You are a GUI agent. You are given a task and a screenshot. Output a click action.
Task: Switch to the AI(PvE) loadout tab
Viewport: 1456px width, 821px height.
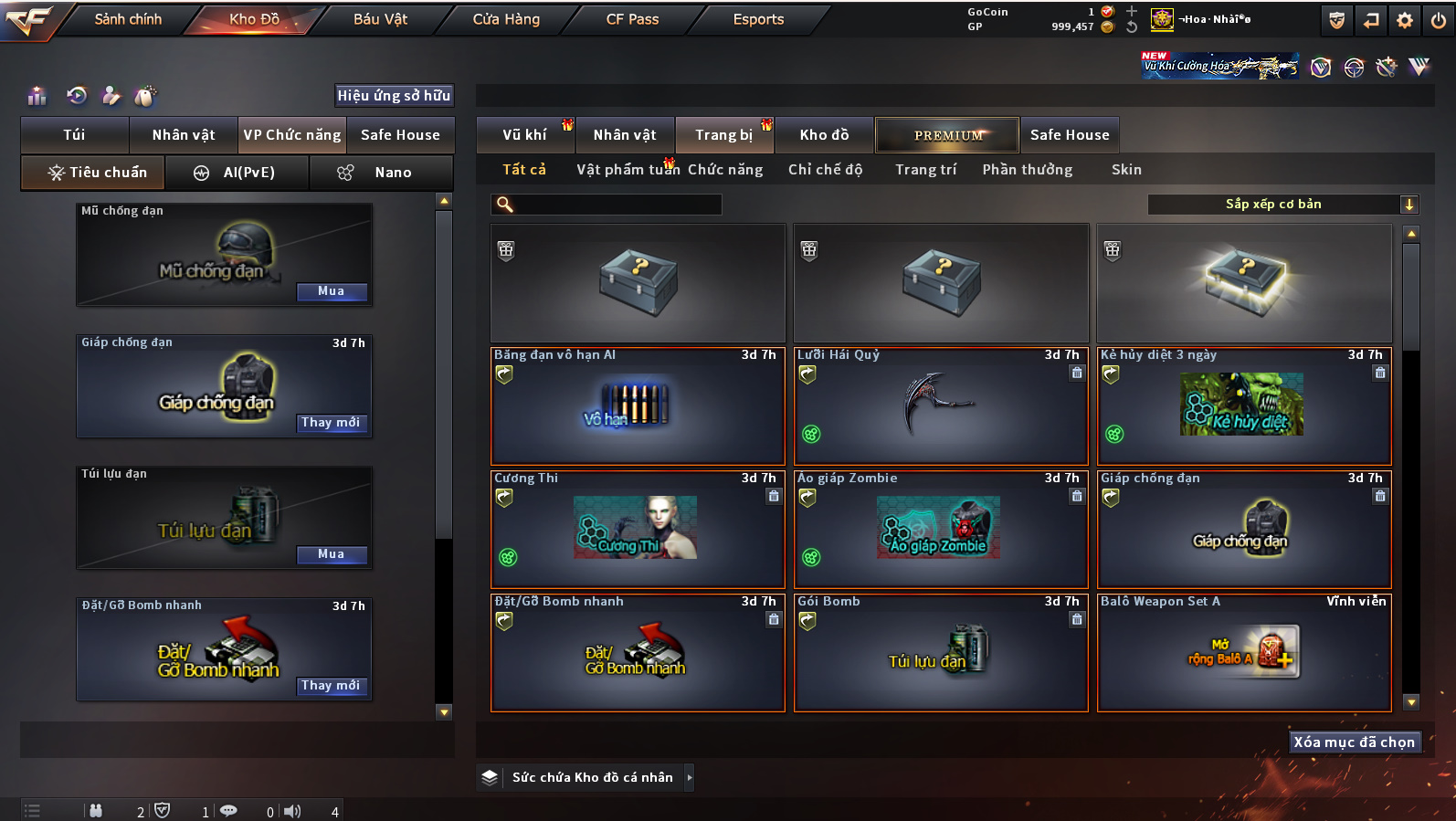tap(237, 173)
